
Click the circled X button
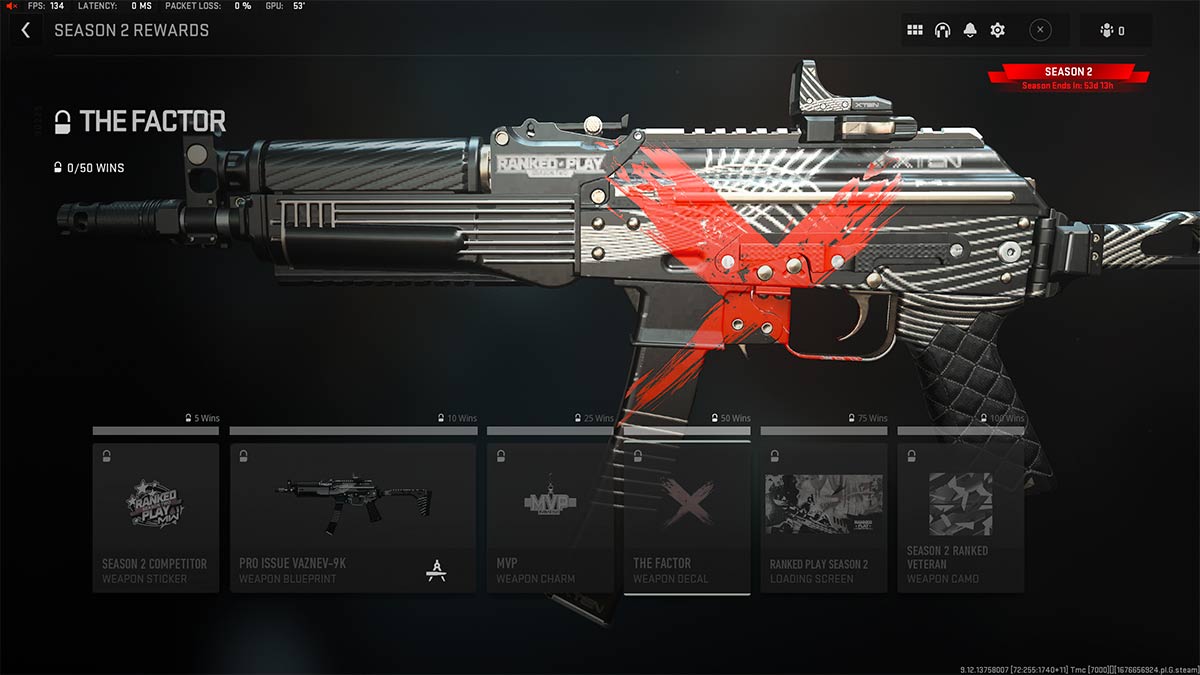click(1040, 30)
